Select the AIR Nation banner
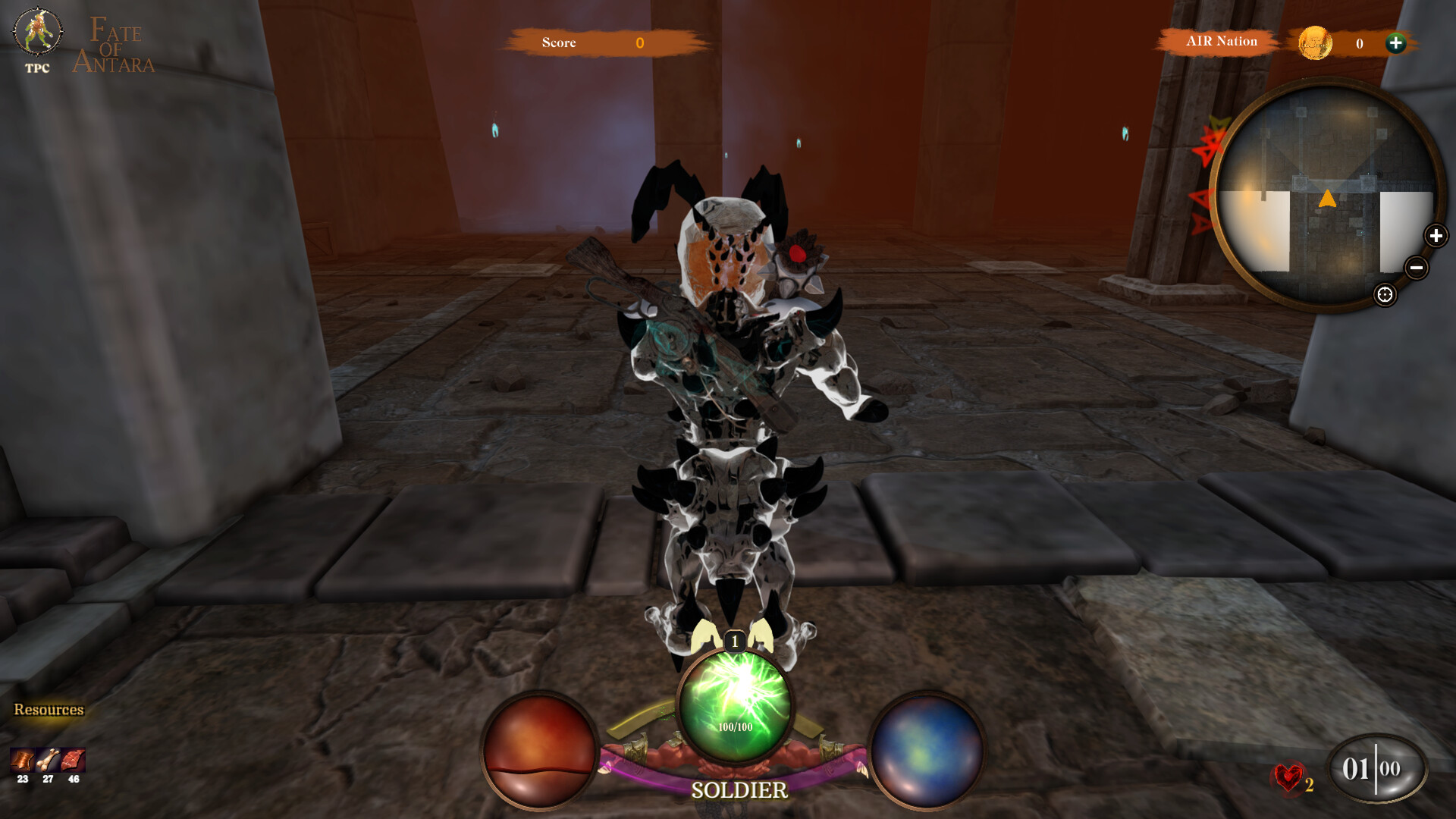Screen dimensions: 1456x819 point(1221,41)
